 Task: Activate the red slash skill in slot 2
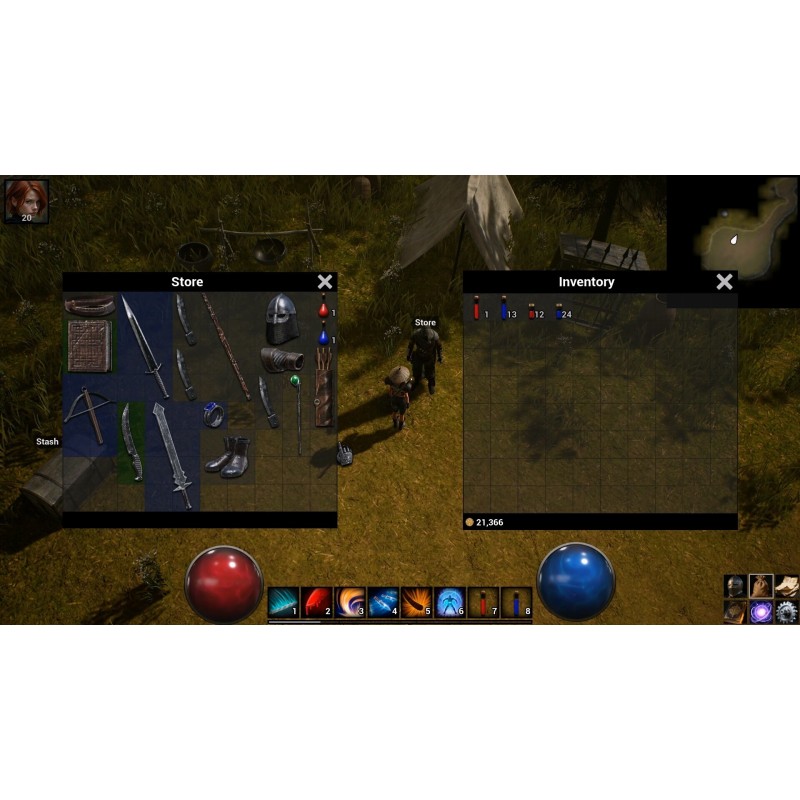(317, 602)
